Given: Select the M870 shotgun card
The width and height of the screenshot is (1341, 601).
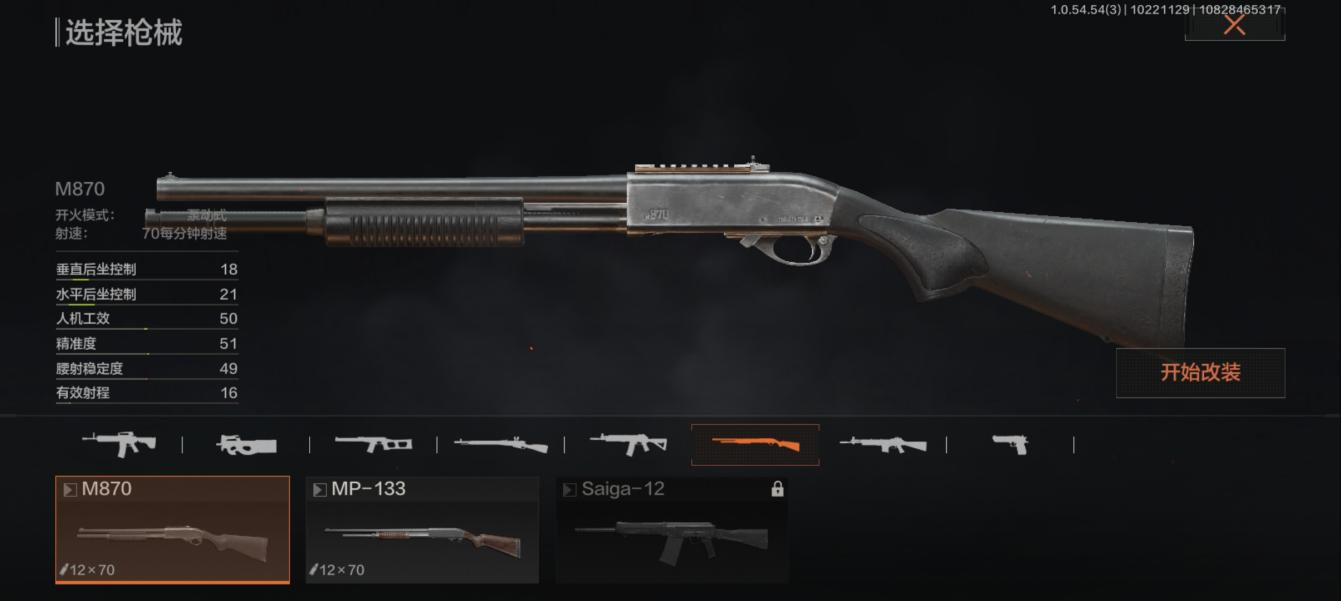Looking at the screenshot, I should click(172, 529).
